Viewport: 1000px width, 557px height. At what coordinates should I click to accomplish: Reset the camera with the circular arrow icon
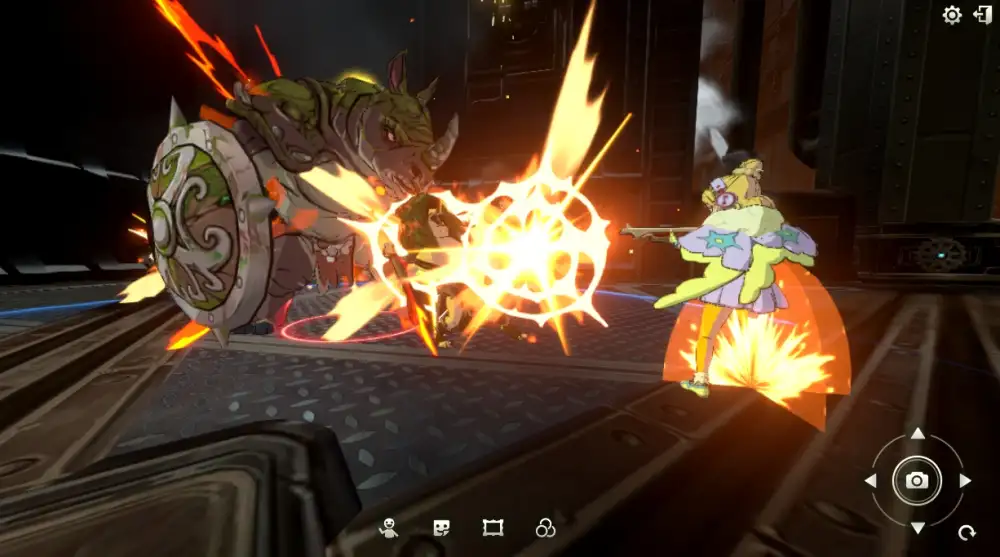(966, 533)
